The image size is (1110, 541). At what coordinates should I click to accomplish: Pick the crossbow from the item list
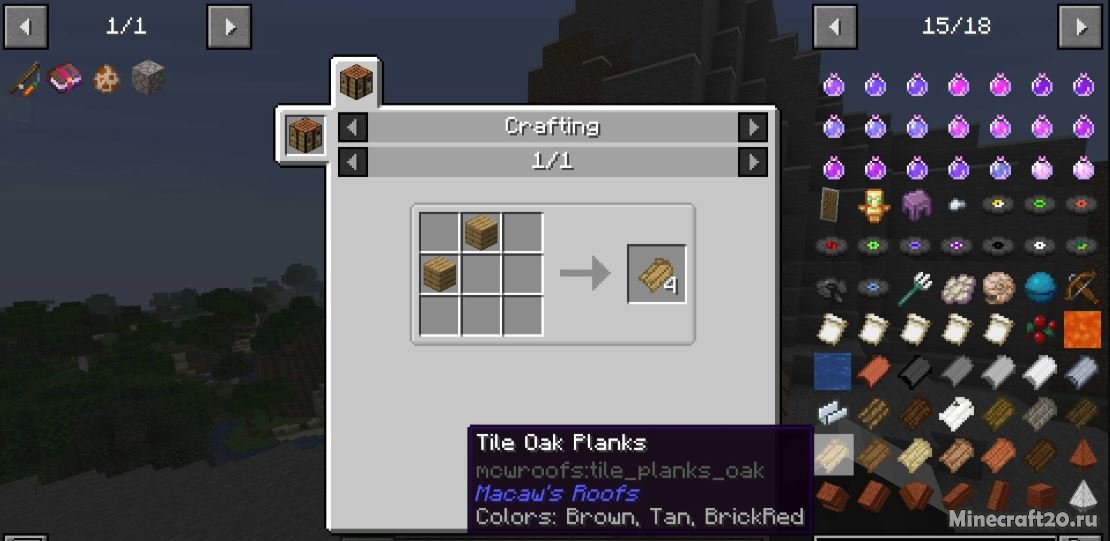(1081, 288)
